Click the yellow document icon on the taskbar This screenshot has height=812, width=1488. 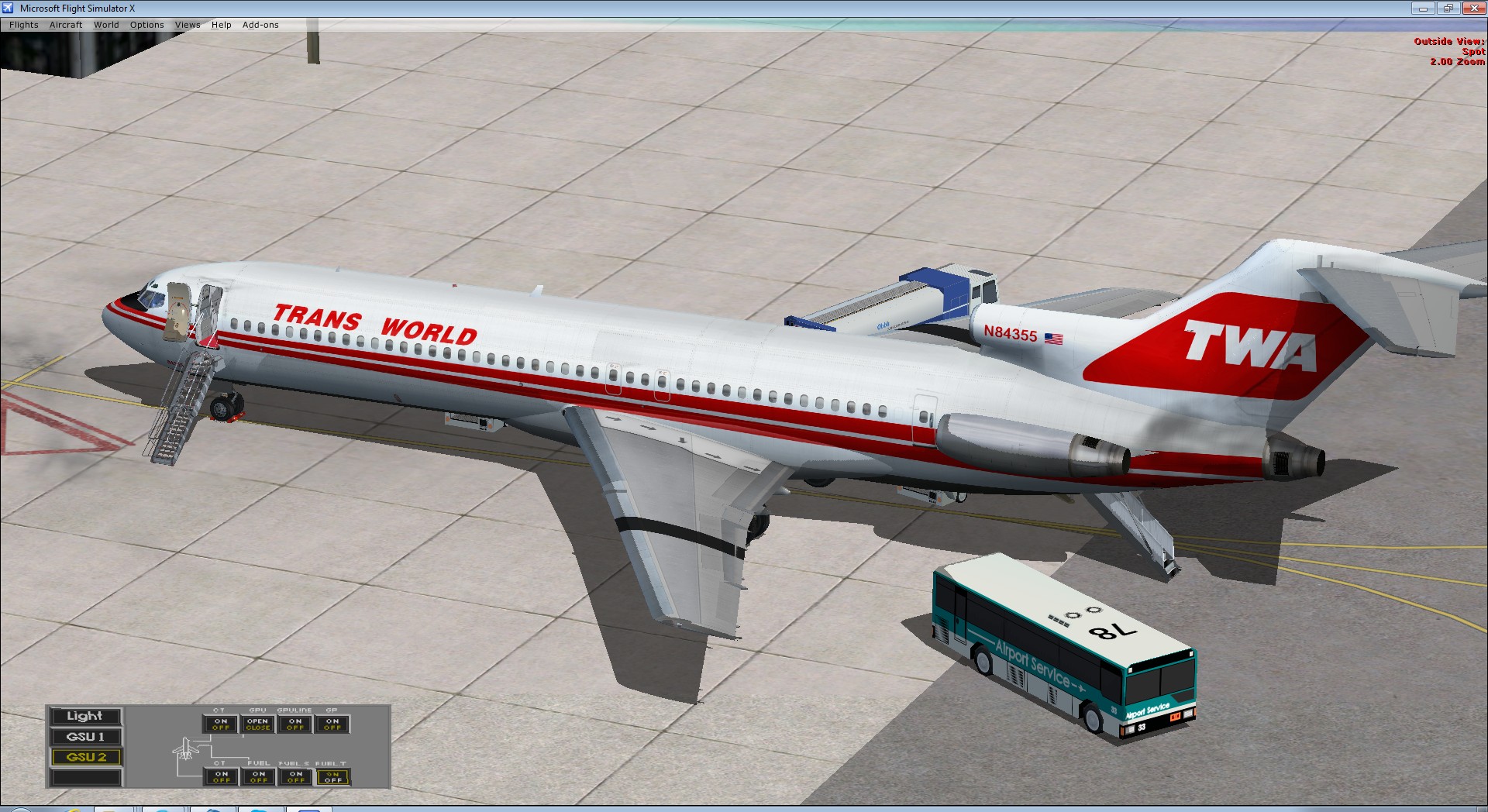click(112, 810)
